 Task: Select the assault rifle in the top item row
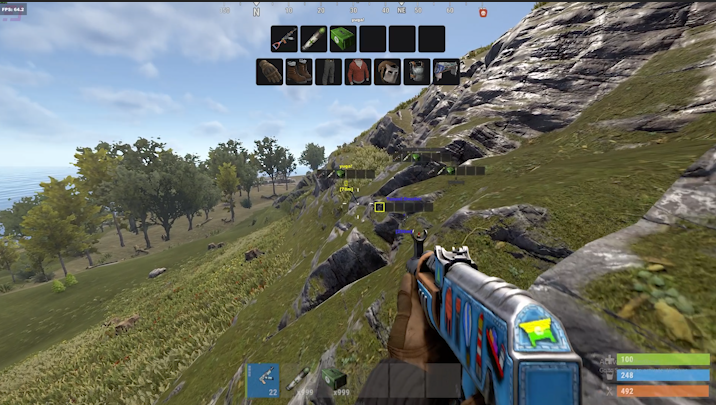point(284,39)
